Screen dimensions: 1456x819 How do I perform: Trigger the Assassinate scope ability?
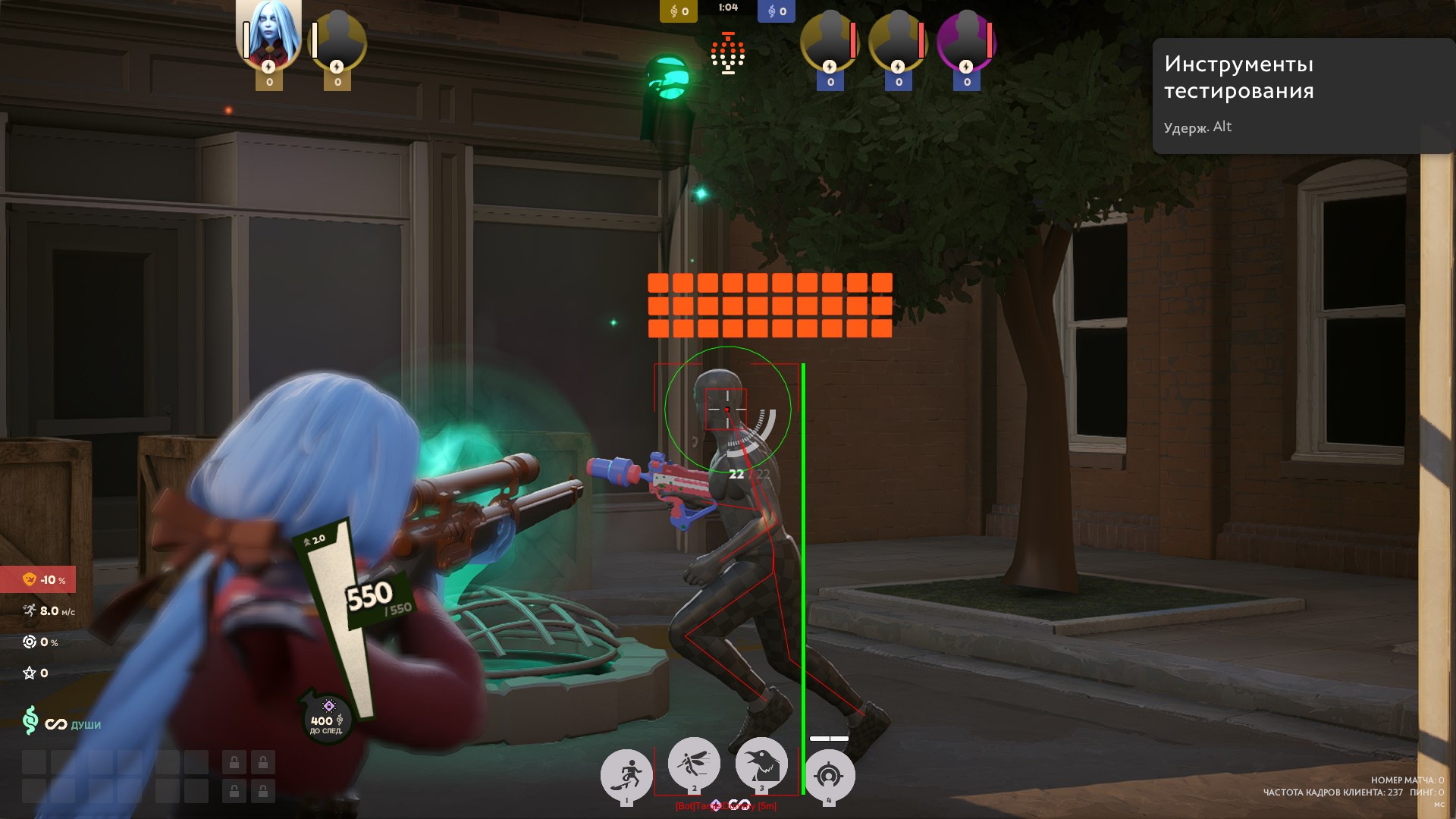[x=829, y=775]
